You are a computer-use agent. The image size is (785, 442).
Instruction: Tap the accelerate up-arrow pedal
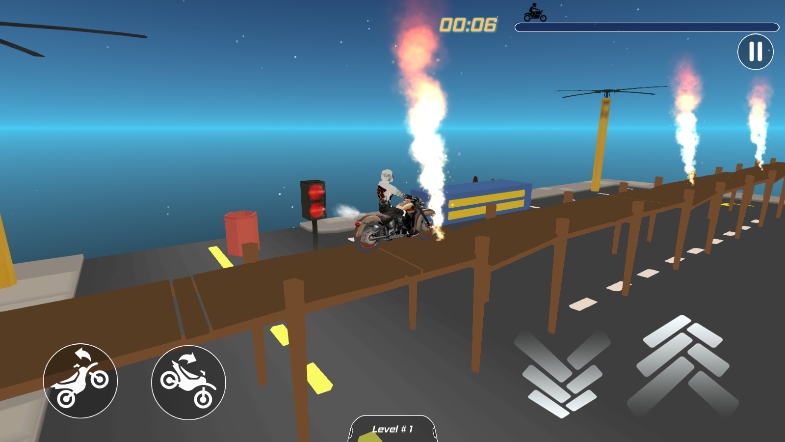(x=685, y=365)
